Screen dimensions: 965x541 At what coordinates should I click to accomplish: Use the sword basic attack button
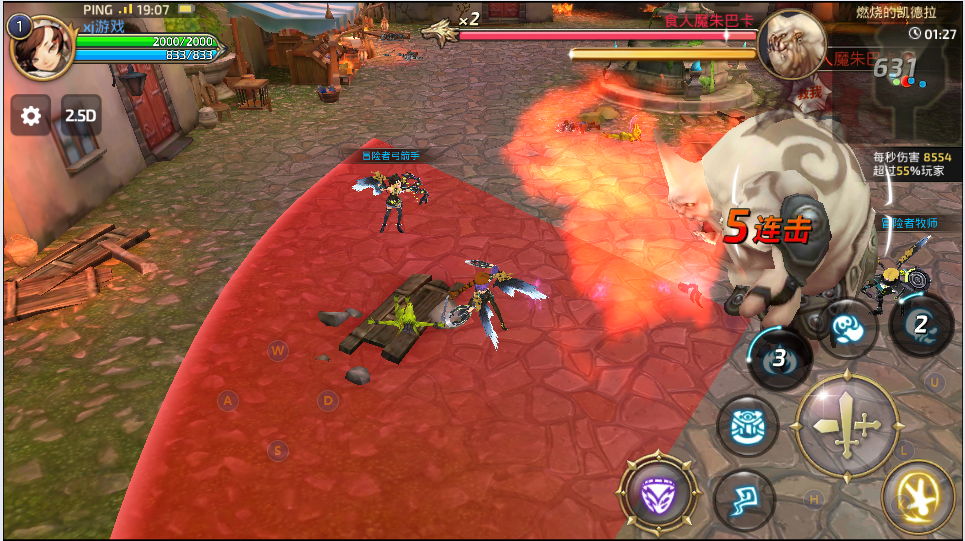pos(846,425)
